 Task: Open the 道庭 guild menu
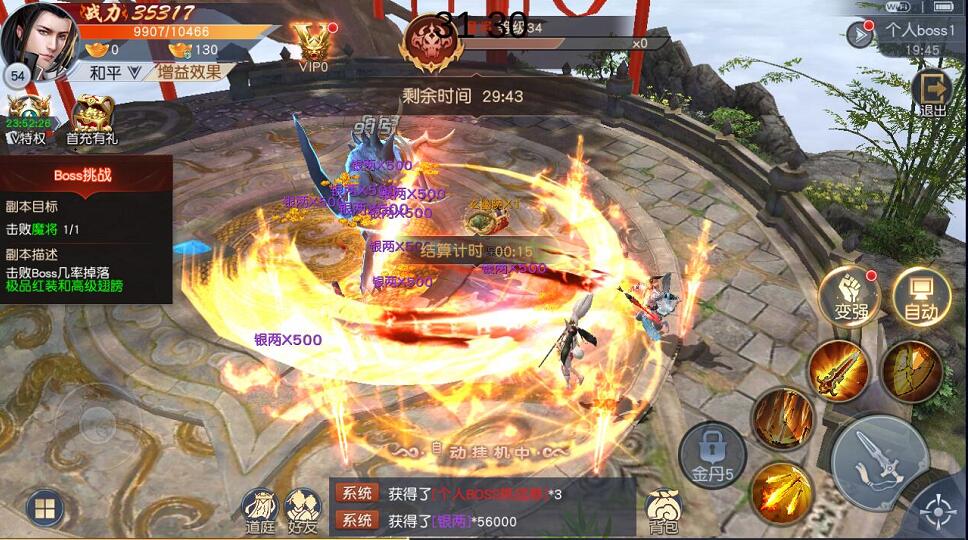pyautogui.click(x=260, y=510)
